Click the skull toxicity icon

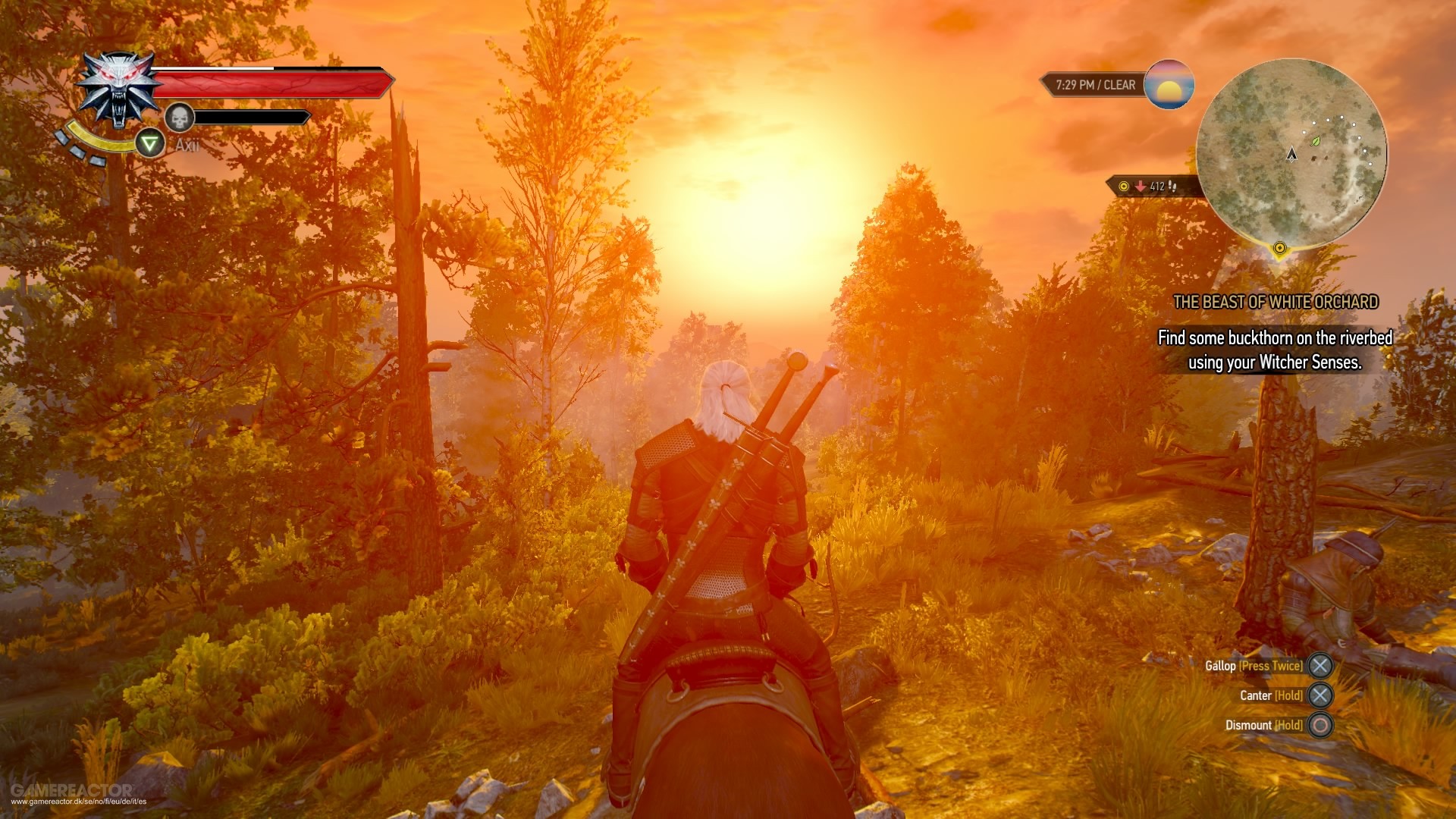pyautogui.click(x=179, y=117)
